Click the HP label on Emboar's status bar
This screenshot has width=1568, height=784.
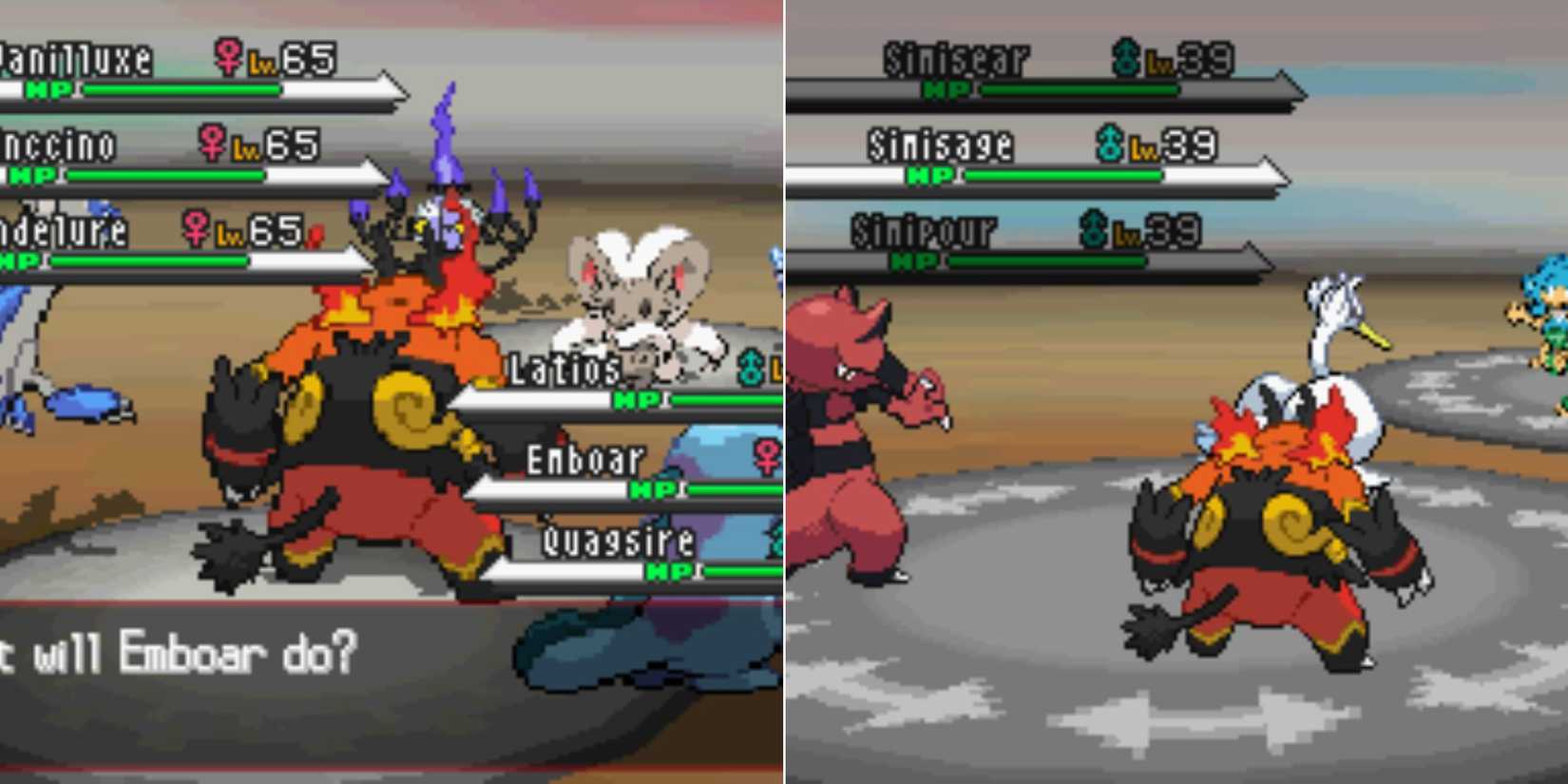point(653,488)
